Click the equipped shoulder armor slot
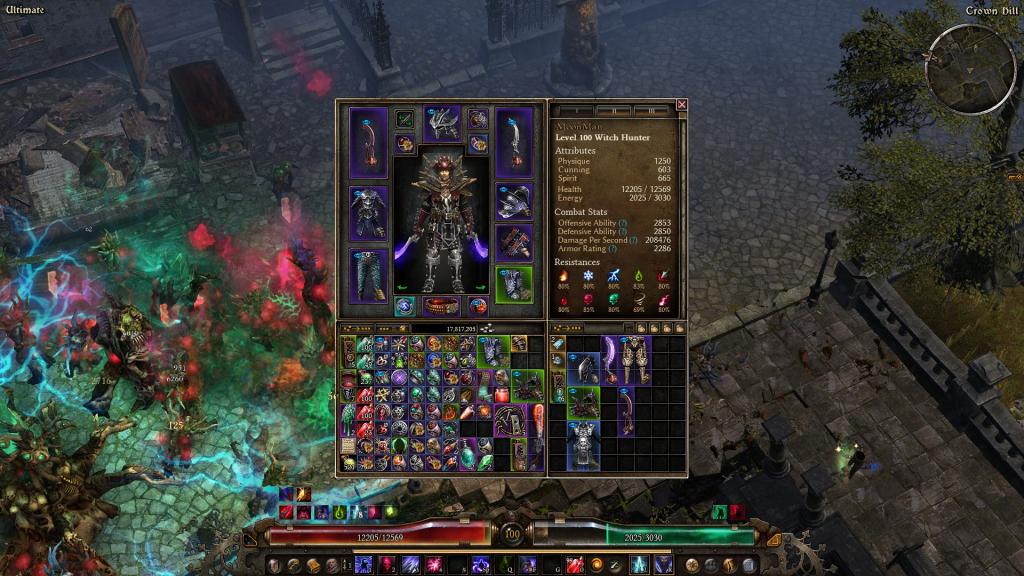 pyautogui.click(x=514, y=201)
